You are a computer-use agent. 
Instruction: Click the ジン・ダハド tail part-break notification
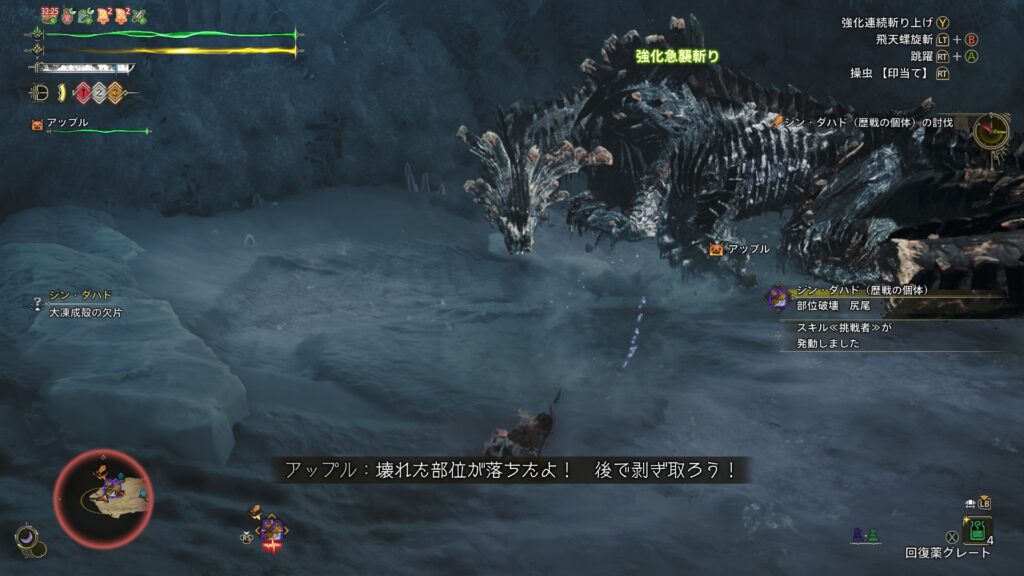coord(860,297)
